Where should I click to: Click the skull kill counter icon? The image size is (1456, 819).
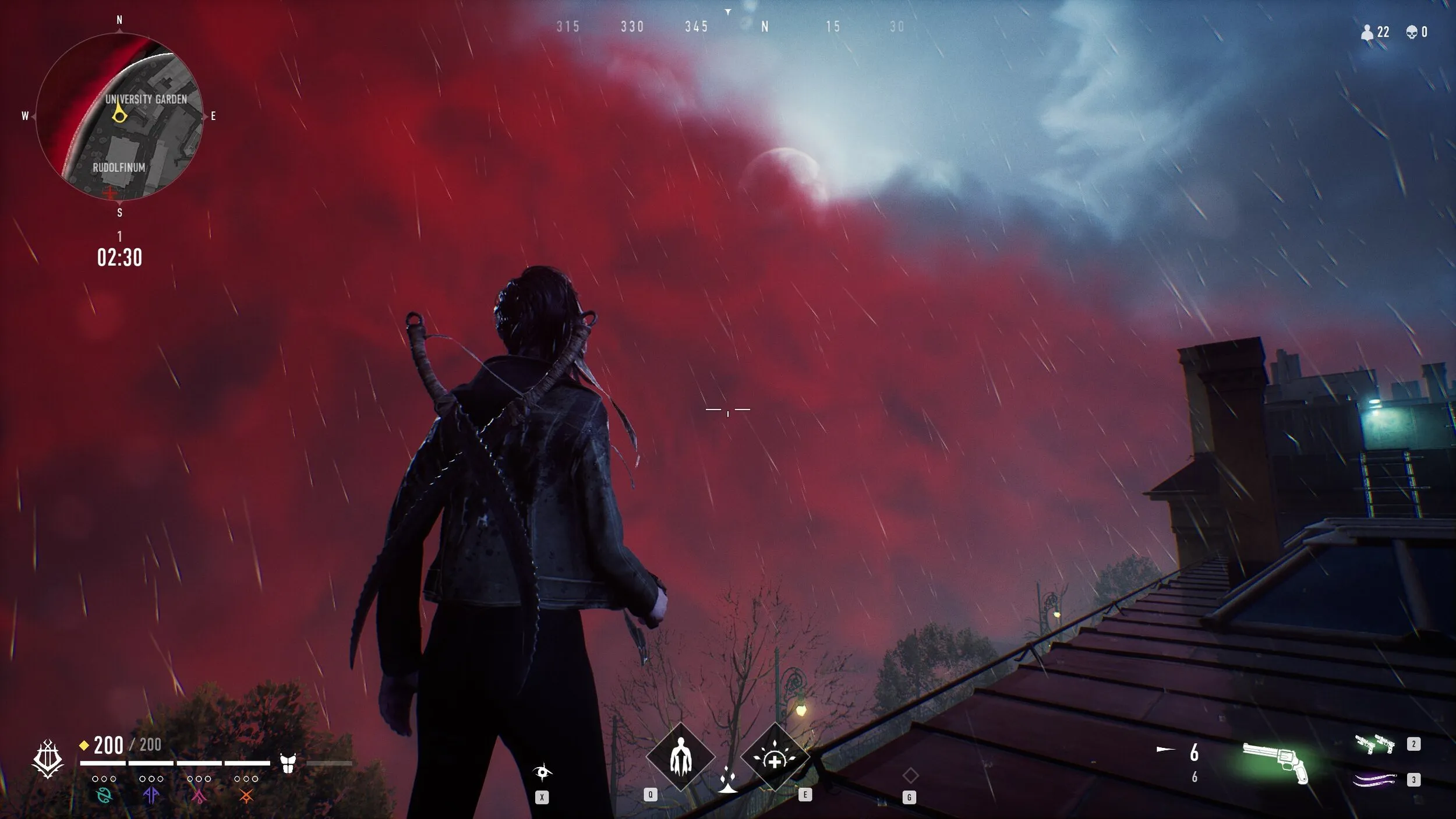(x=1412, y=32)
